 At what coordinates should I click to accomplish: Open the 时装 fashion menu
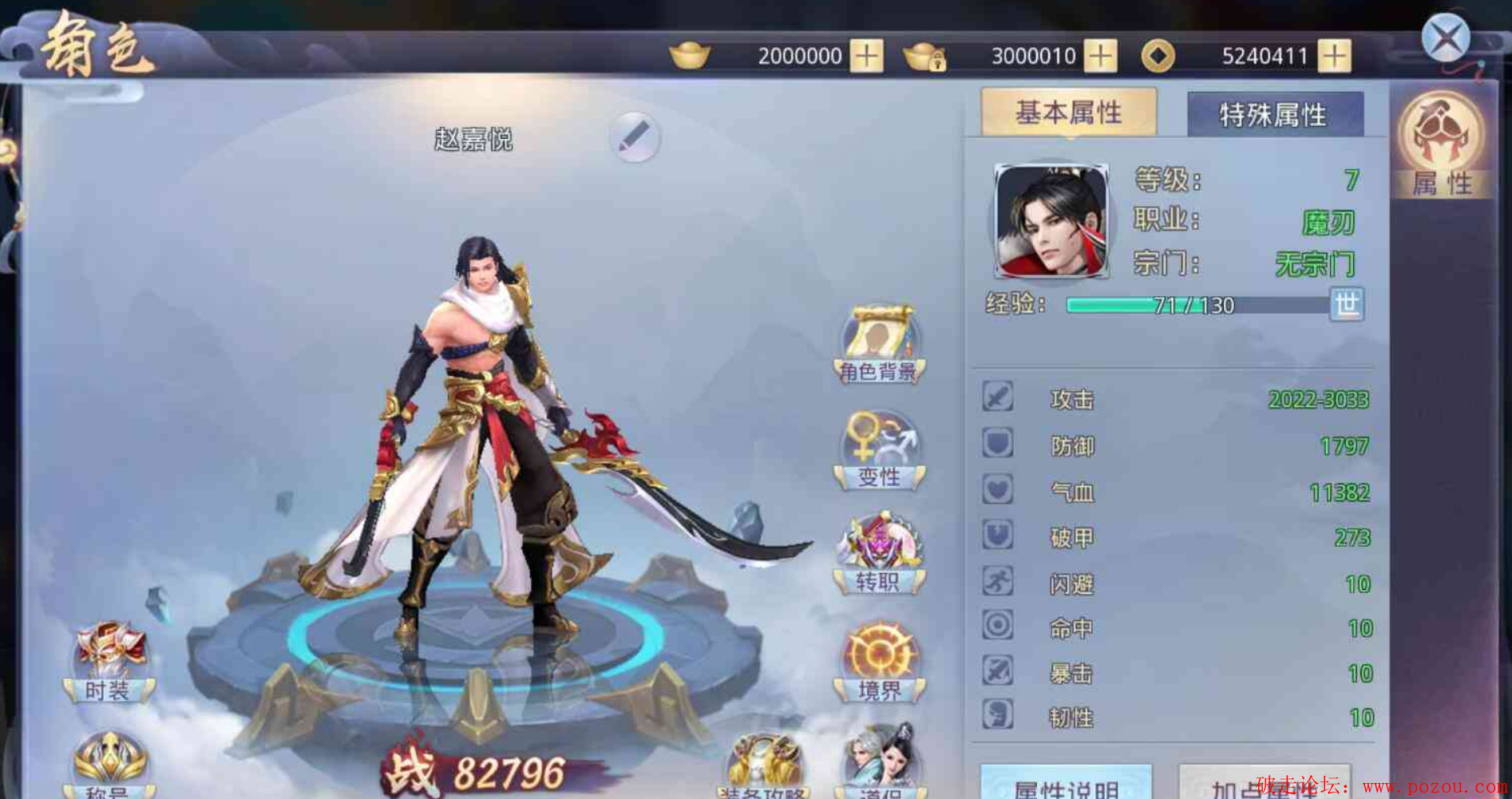tap(109, 663)
